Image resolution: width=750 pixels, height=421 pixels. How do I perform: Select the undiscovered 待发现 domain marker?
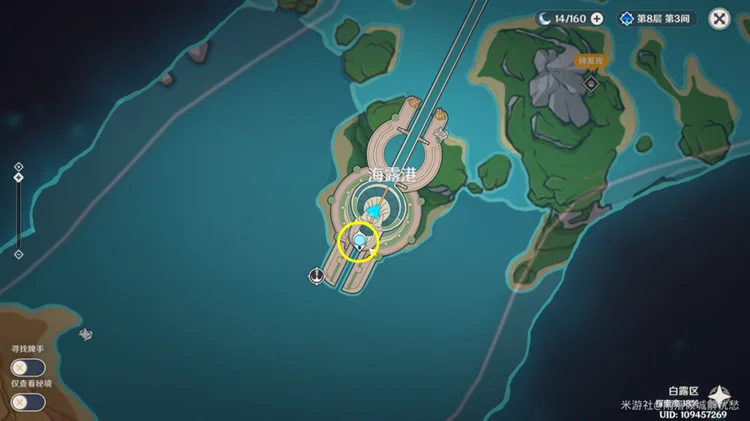click(x=591, y=83)
